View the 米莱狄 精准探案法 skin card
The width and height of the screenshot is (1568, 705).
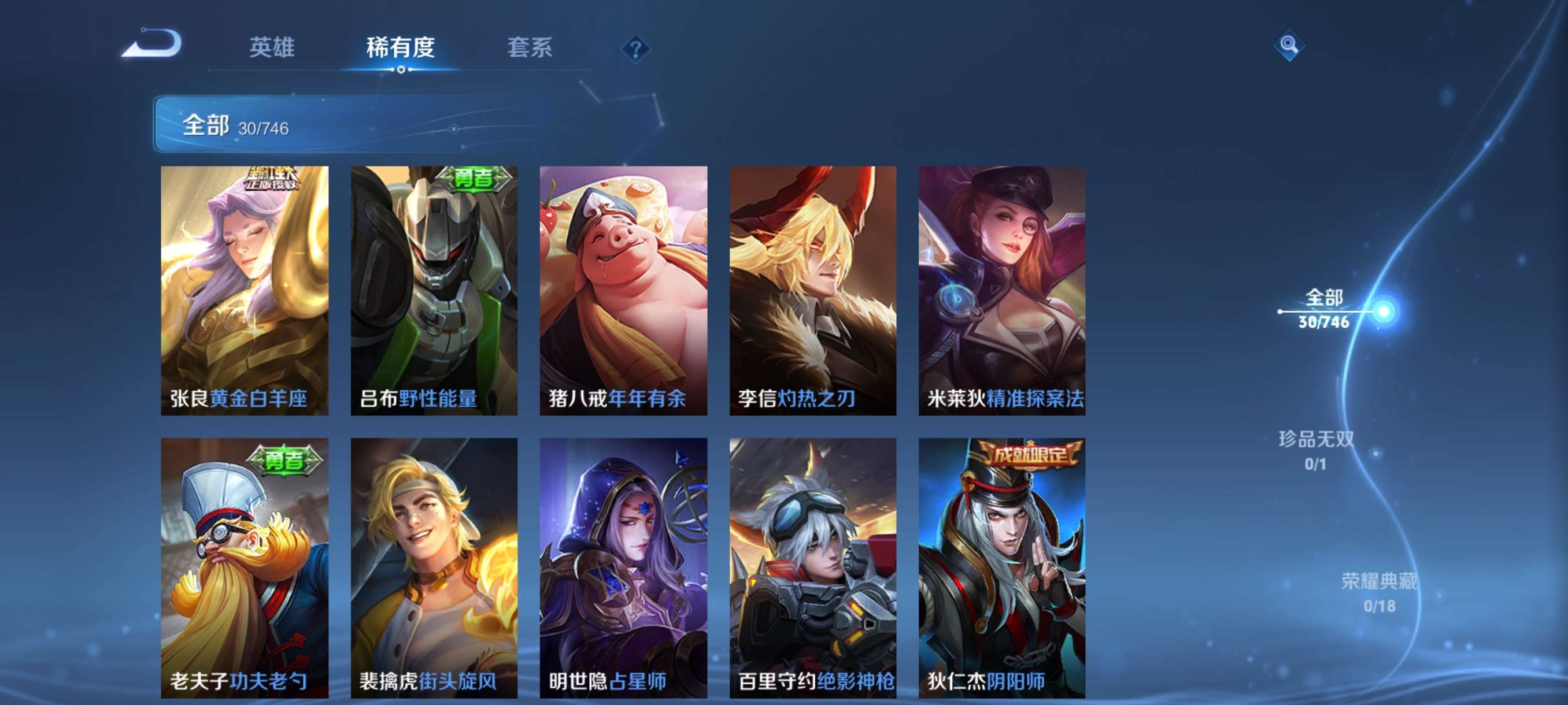(1002, 291)
